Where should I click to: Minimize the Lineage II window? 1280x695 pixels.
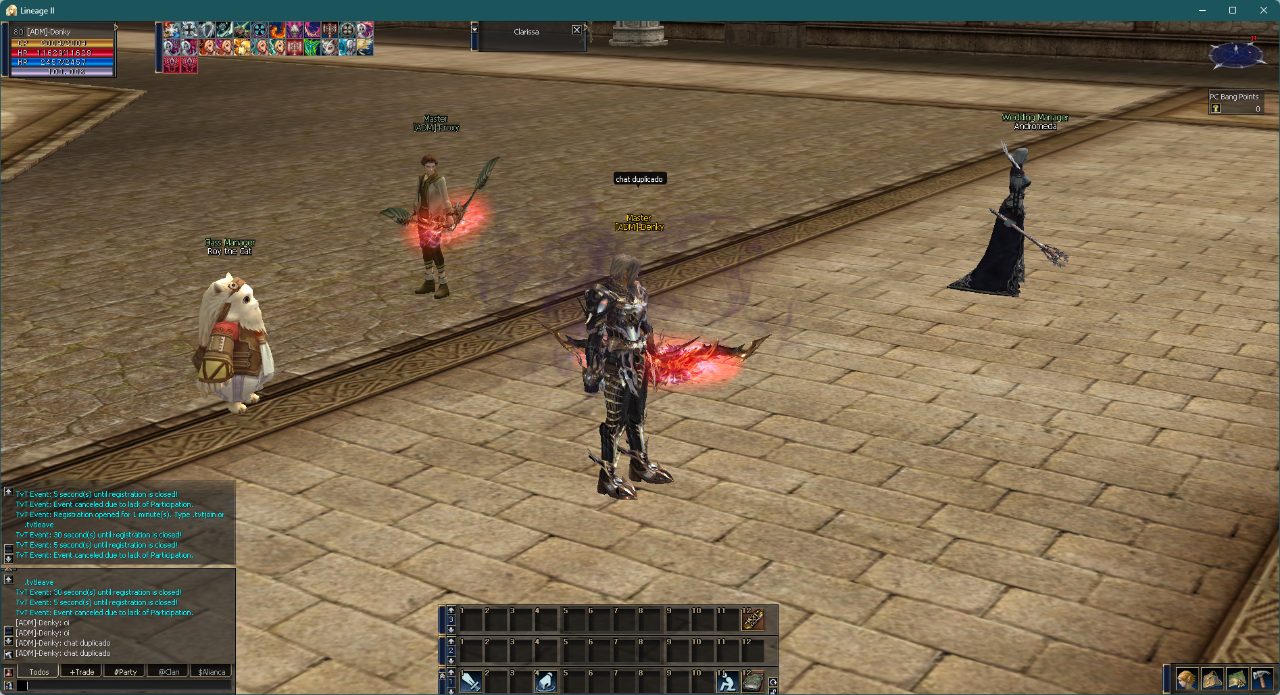pos(1201,10)
